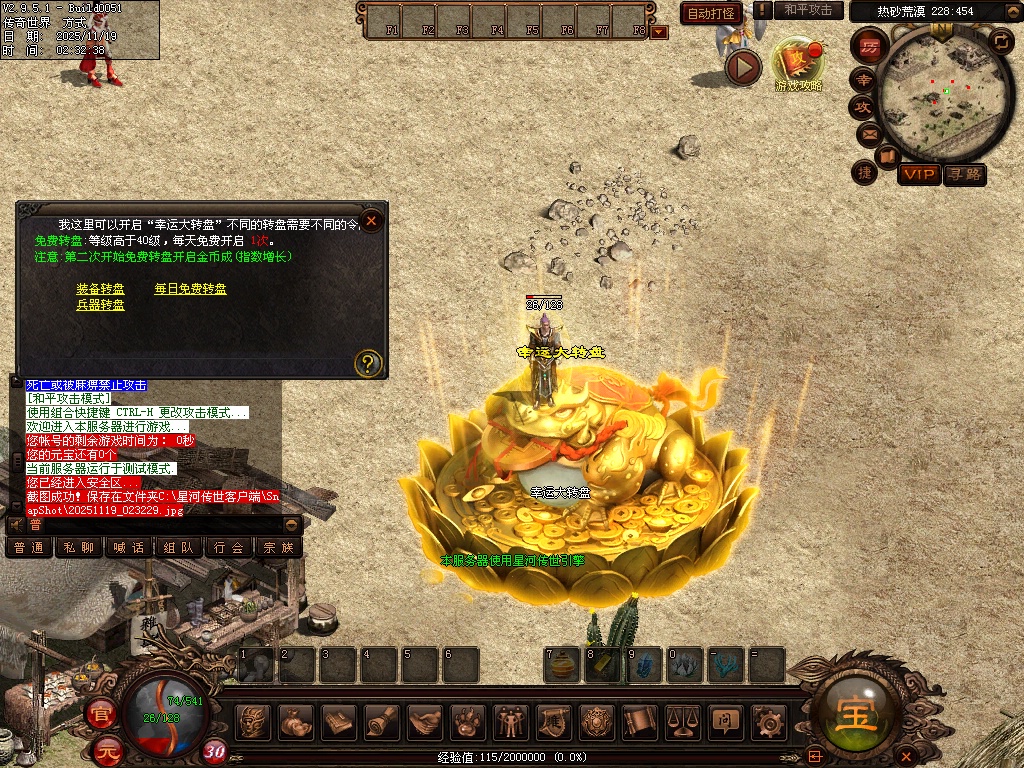The height and width of the screenshot is (768, 1024).
Task: Click the round play arrow button
Action: [x=743, y=67]
